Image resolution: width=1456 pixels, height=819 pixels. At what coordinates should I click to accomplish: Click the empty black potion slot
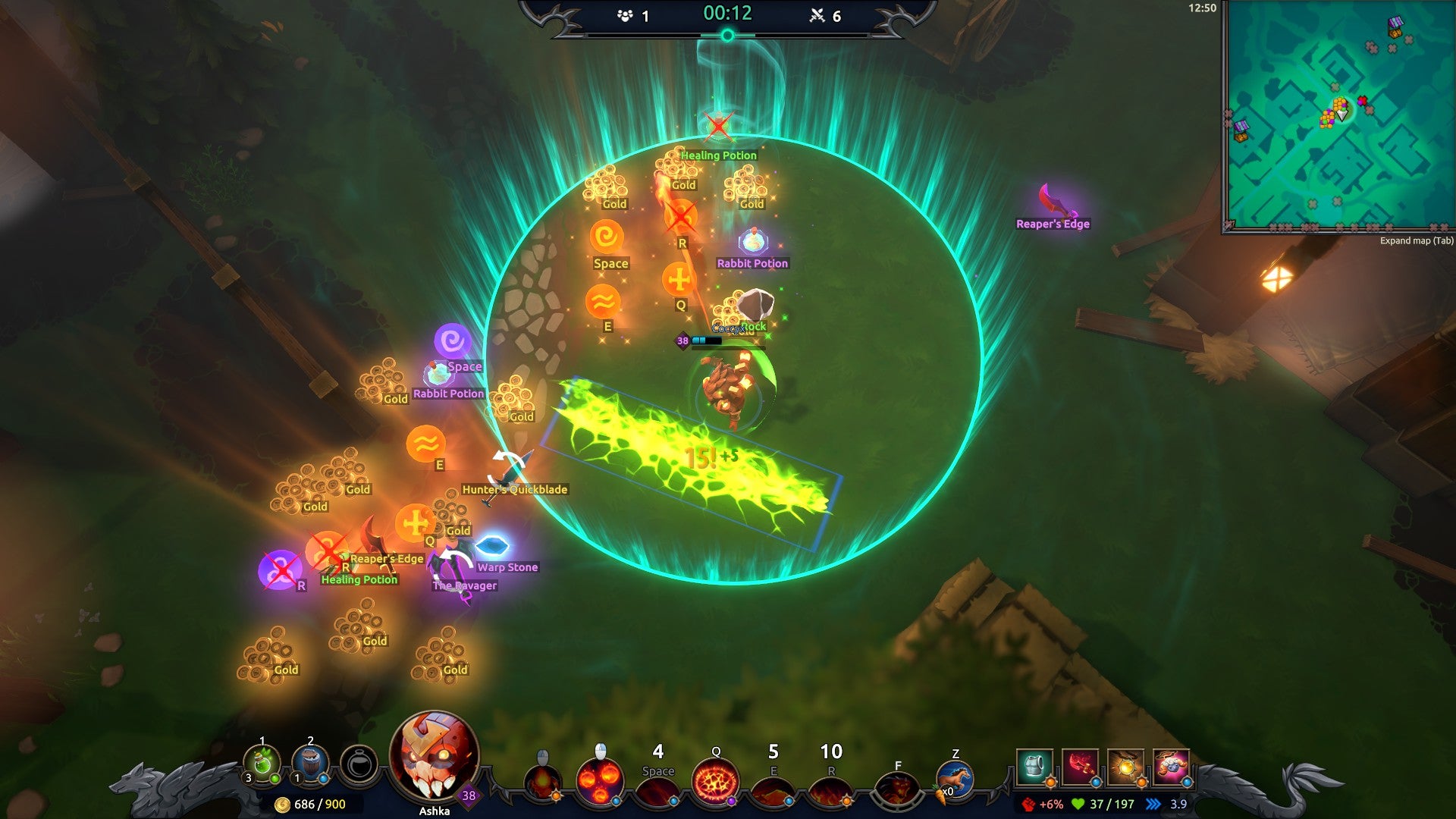coord(359,764)
